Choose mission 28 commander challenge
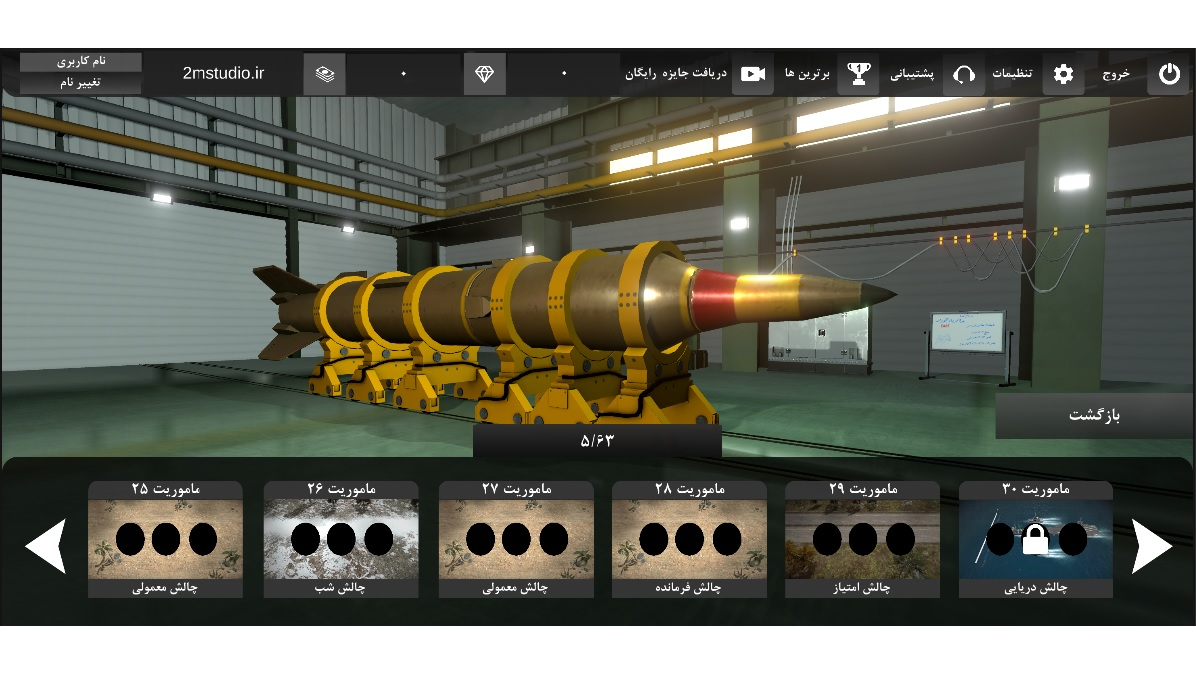The image size is (1196, 673). (690, 540)
